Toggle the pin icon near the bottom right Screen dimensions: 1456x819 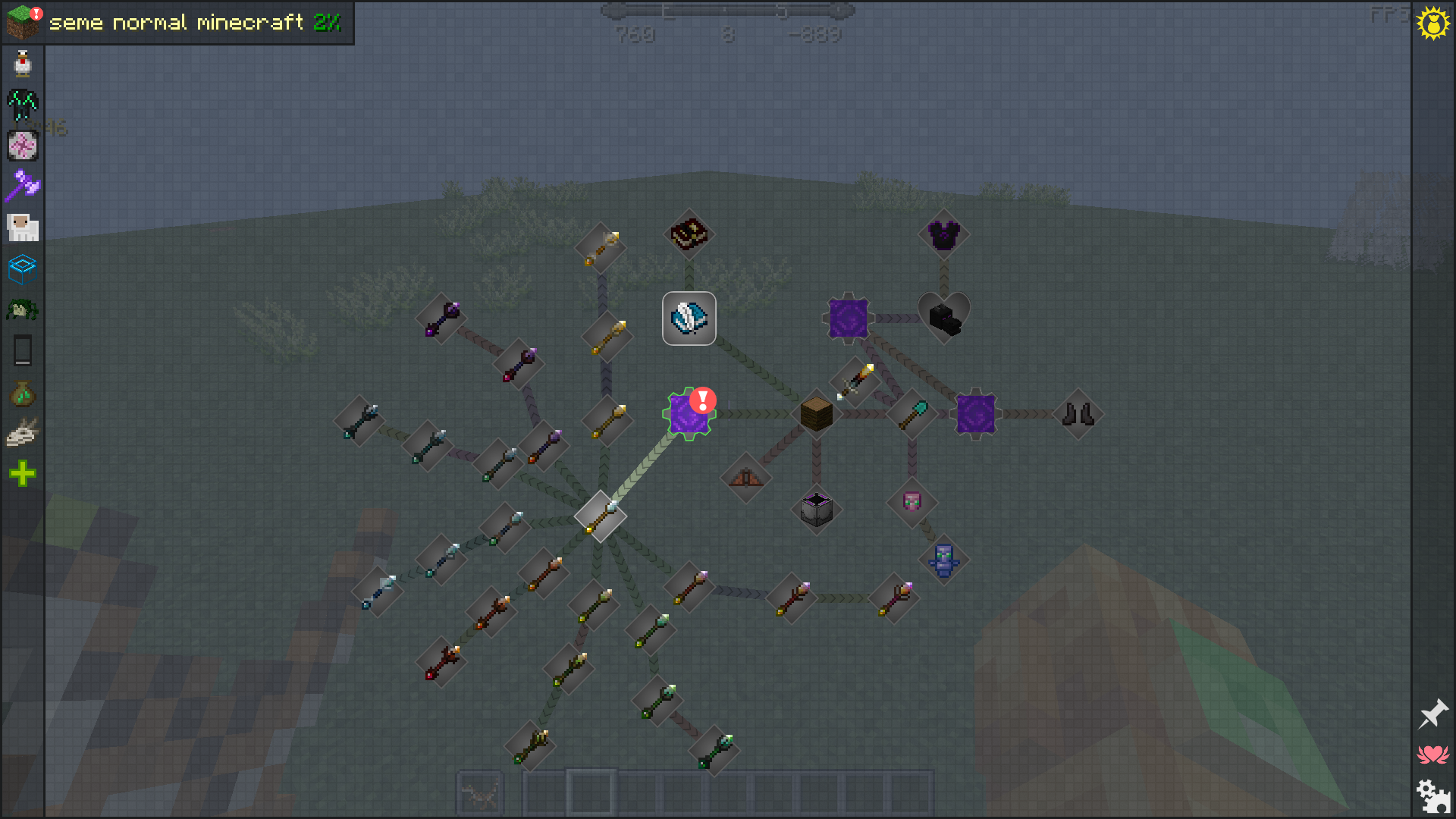point(1433,713)
